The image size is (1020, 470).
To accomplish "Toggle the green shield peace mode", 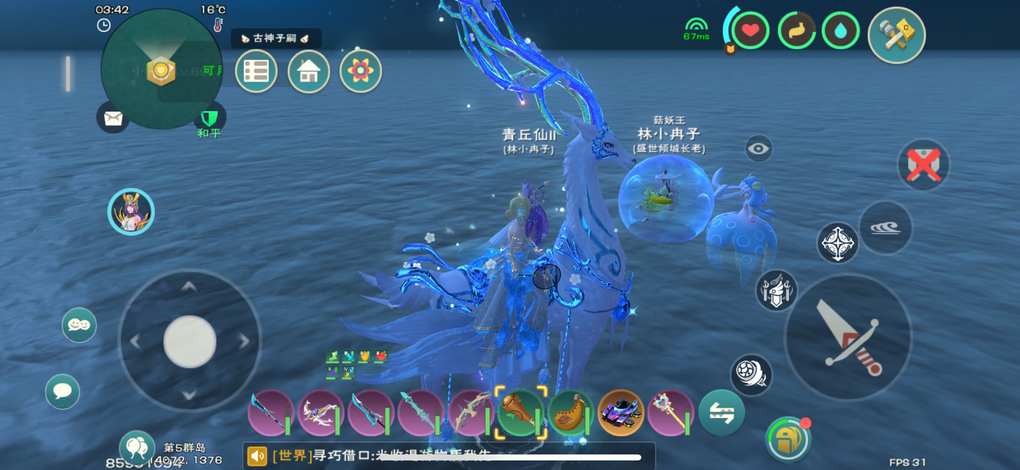I will [209, 118].
